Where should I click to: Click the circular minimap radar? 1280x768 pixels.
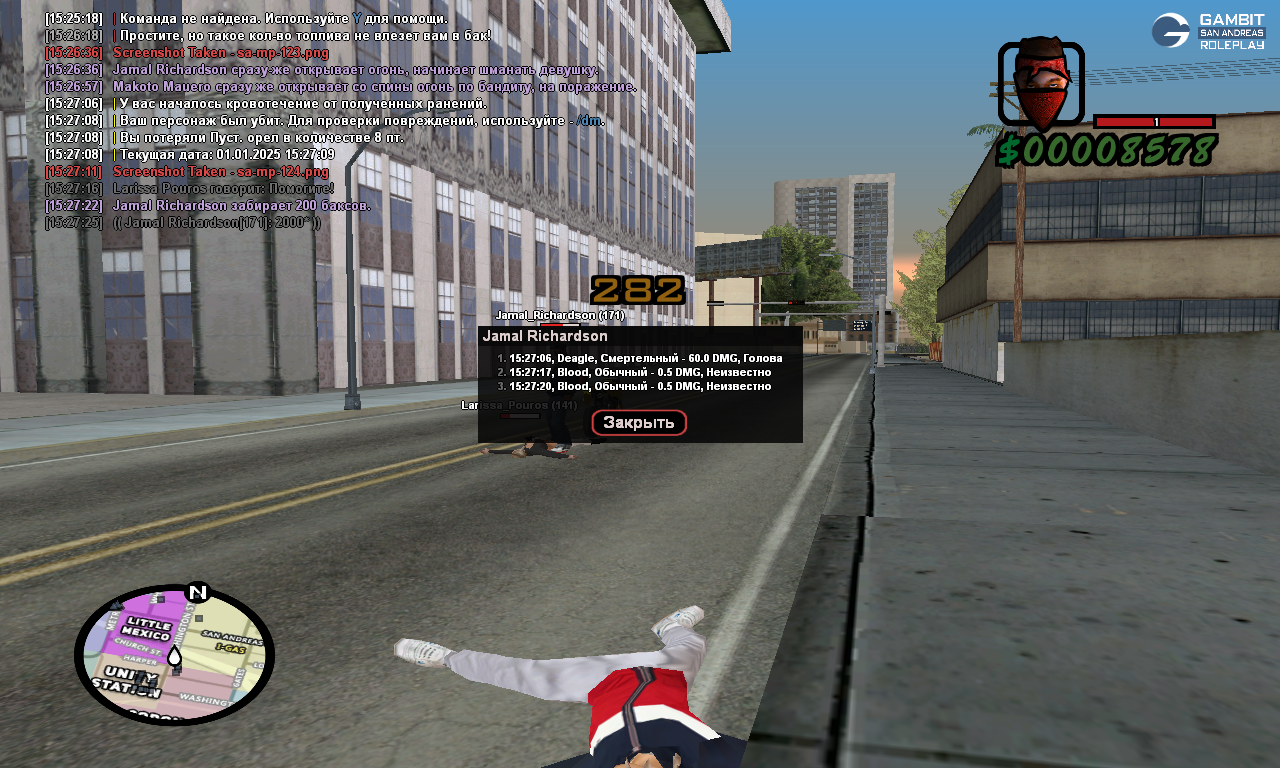(175, 655)
